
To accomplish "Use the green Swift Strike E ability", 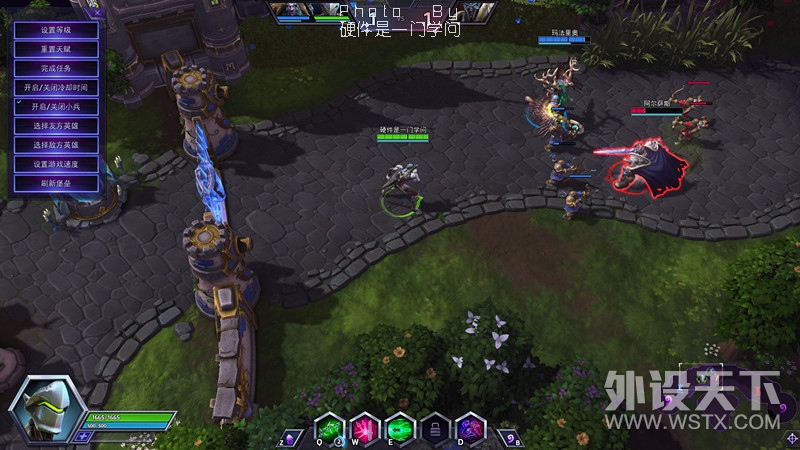I will point(399,427).
